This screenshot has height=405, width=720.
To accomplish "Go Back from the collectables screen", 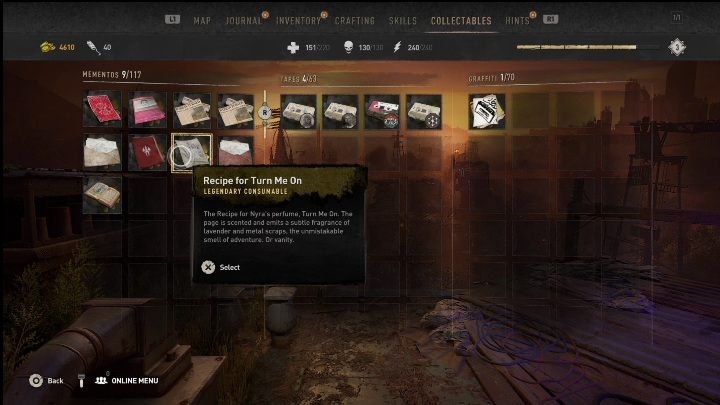I will 46,381.
